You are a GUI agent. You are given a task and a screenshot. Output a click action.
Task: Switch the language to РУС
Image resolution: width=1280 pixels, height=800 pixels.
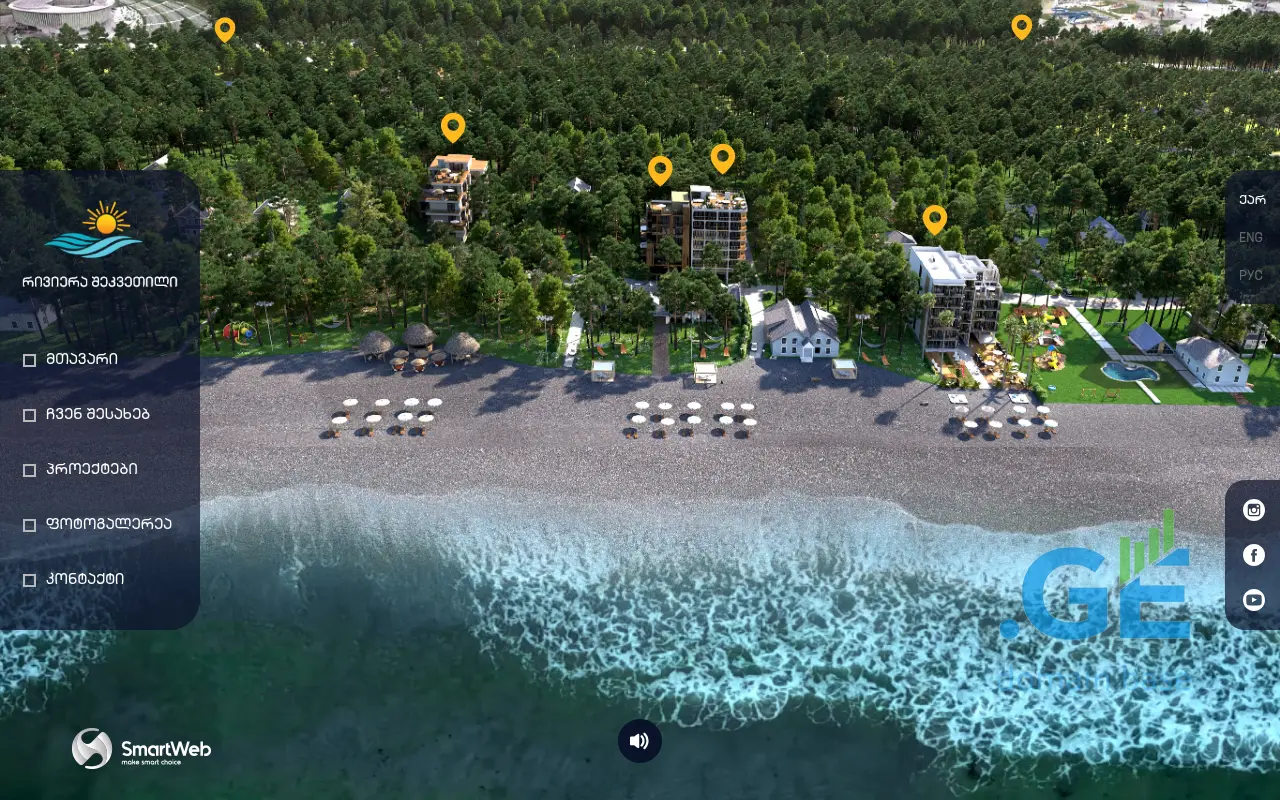pyautogui.click(x=1251, y=275)
